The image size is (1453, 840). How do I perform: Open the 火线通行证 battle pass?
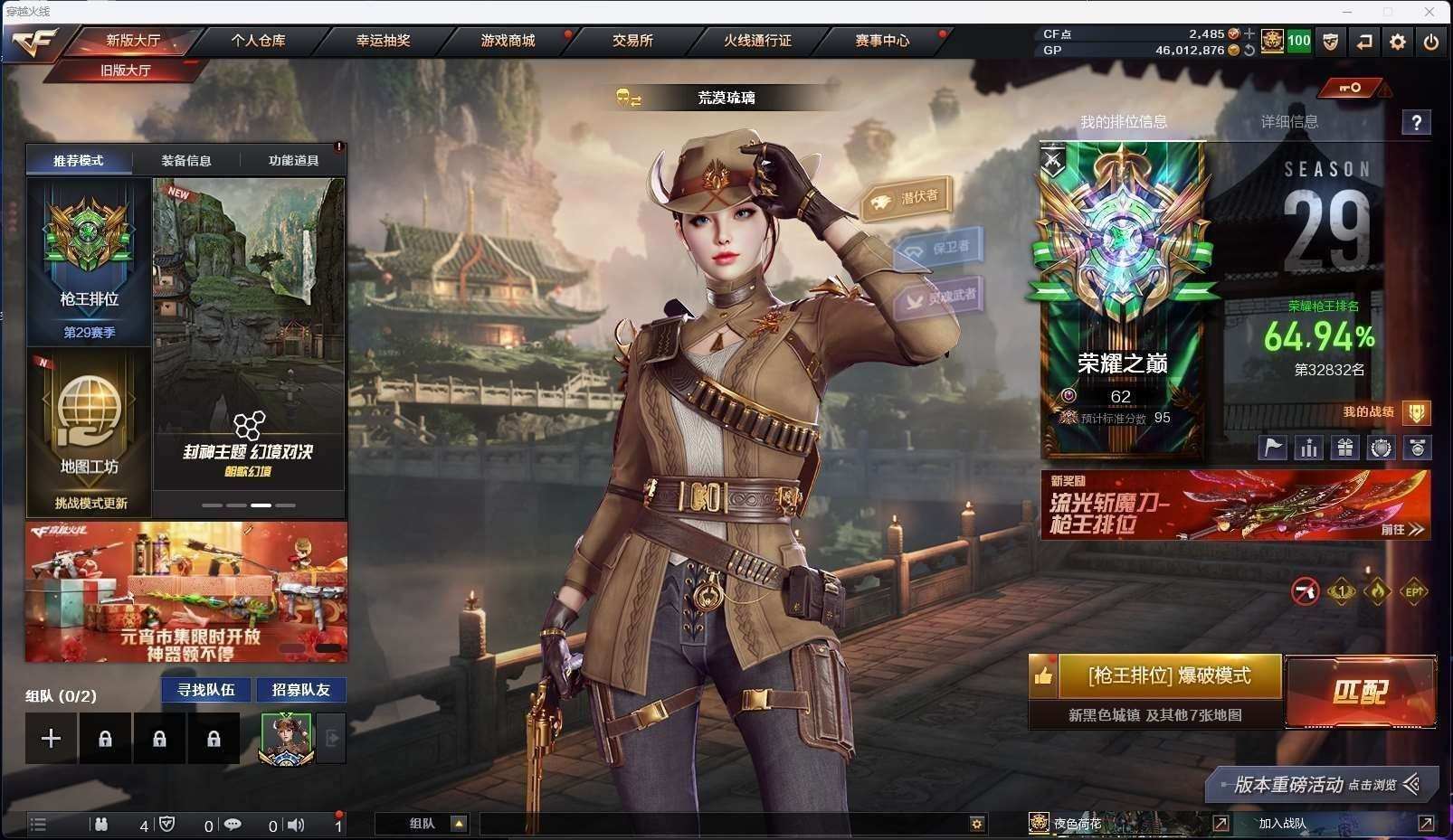point(757,41)
